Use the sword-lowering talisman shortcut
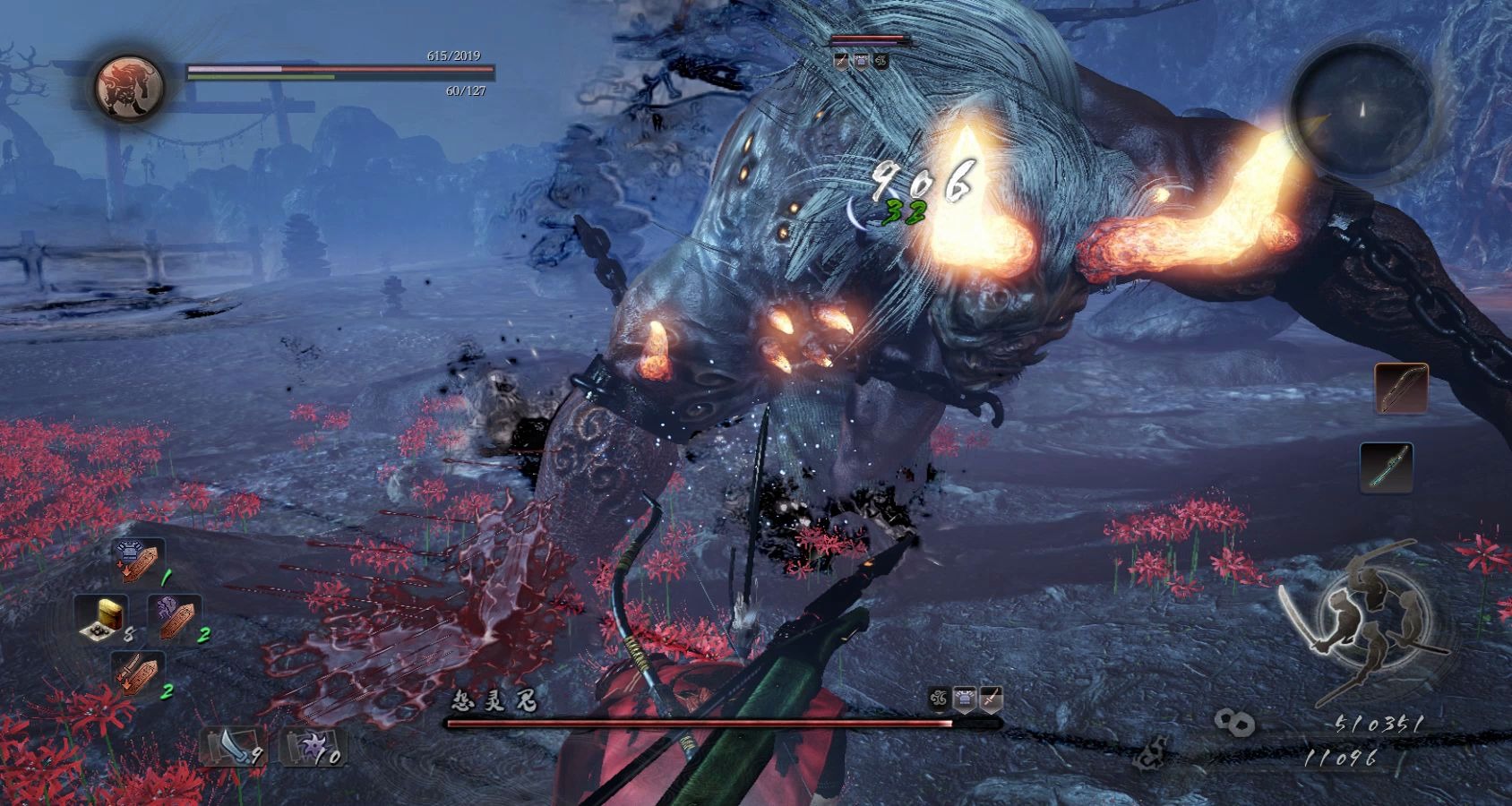This screenshot has width=1512, height=806. [137, 673]
